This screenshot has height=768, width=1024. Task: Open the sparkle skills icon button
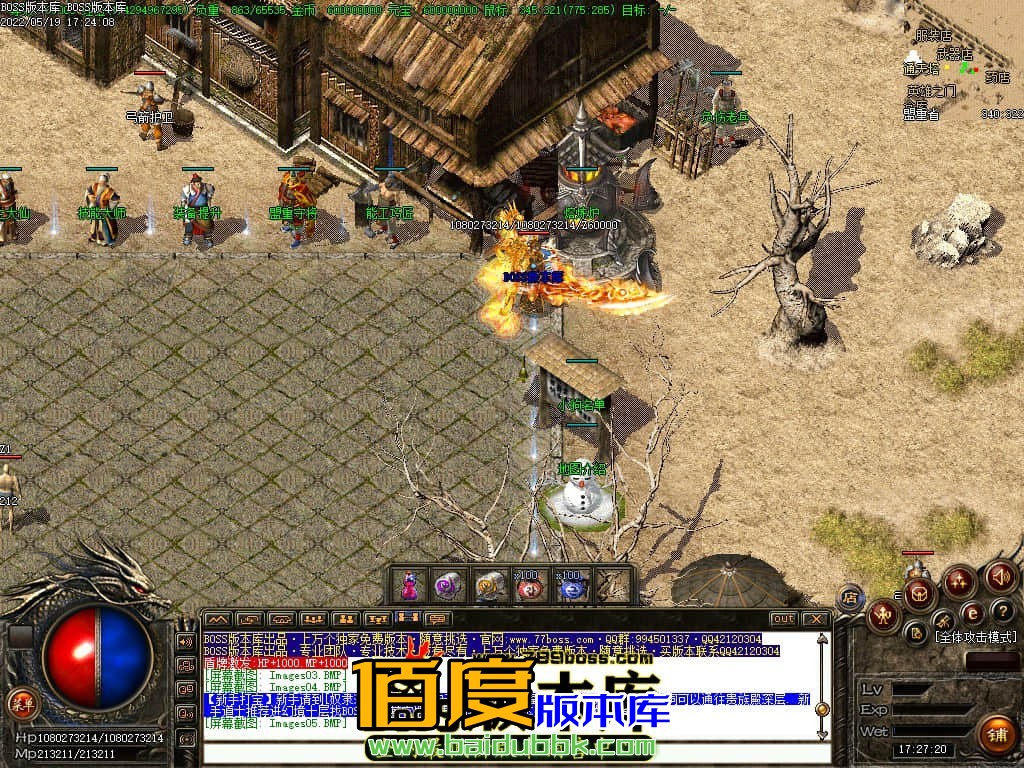tap(960, 580)
